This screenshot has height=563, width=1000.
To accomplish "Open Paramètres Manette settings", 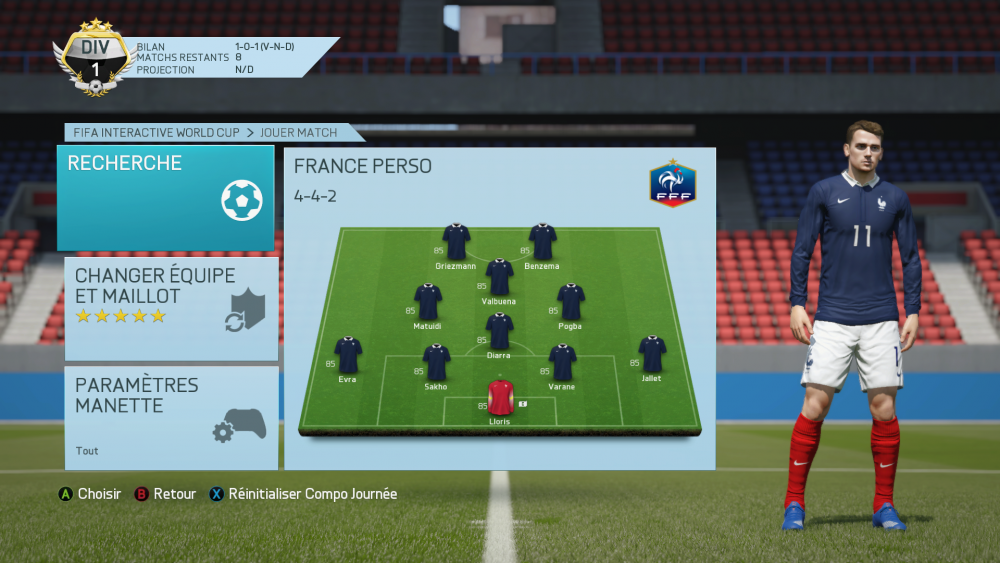I will click(x=171, y=417).
